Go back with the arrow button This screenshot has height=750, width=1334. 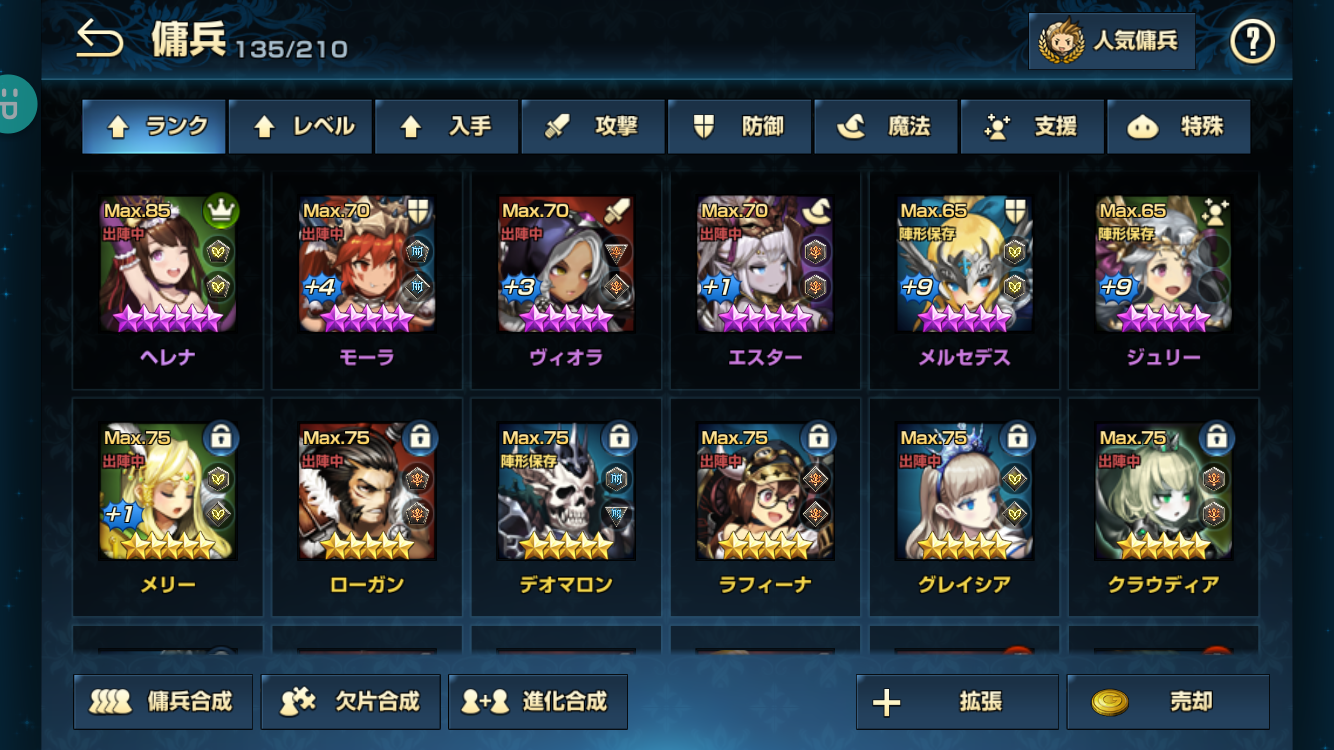pos(100,41)
